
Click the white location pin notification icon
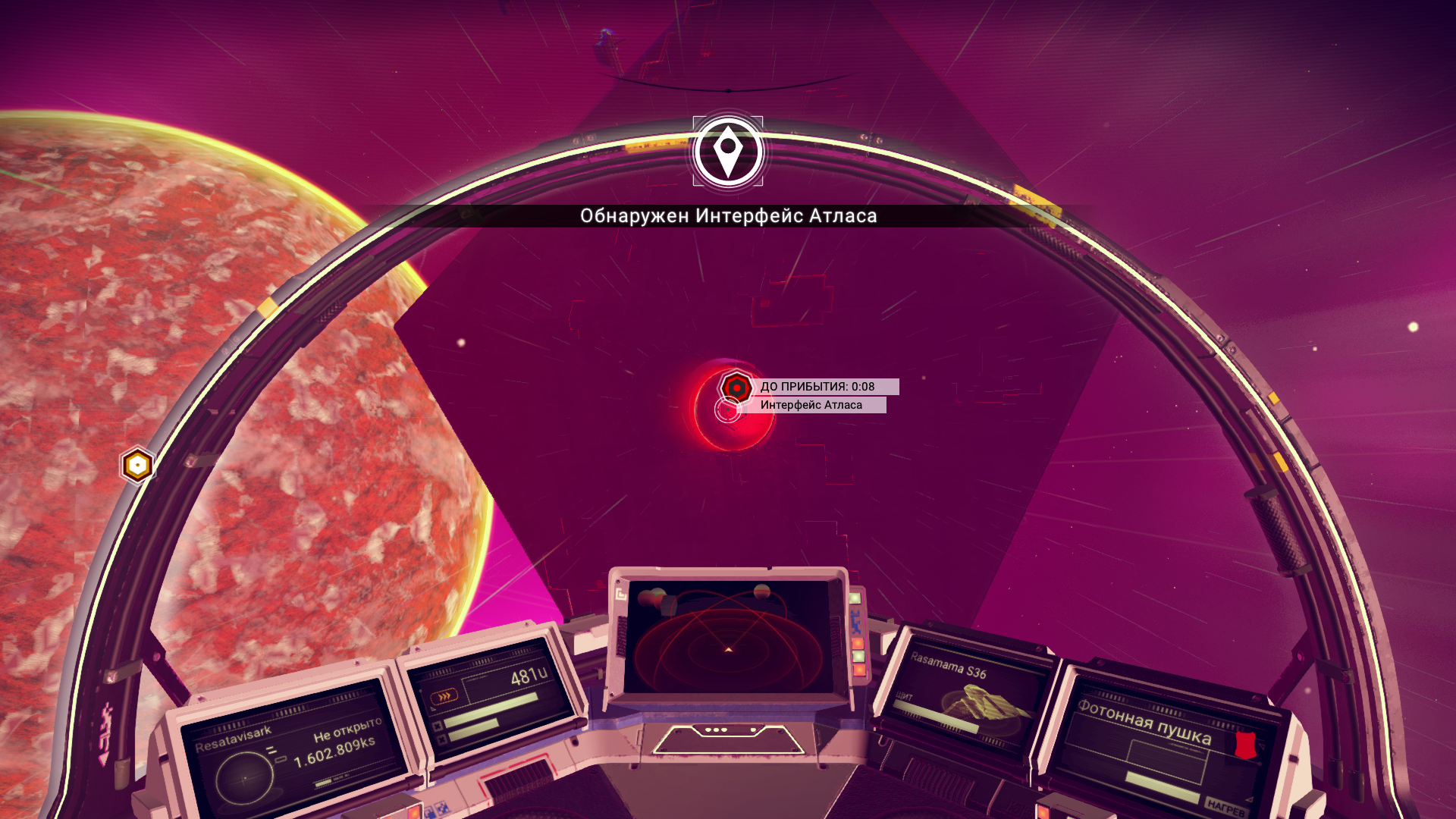[x=728, y=151]
